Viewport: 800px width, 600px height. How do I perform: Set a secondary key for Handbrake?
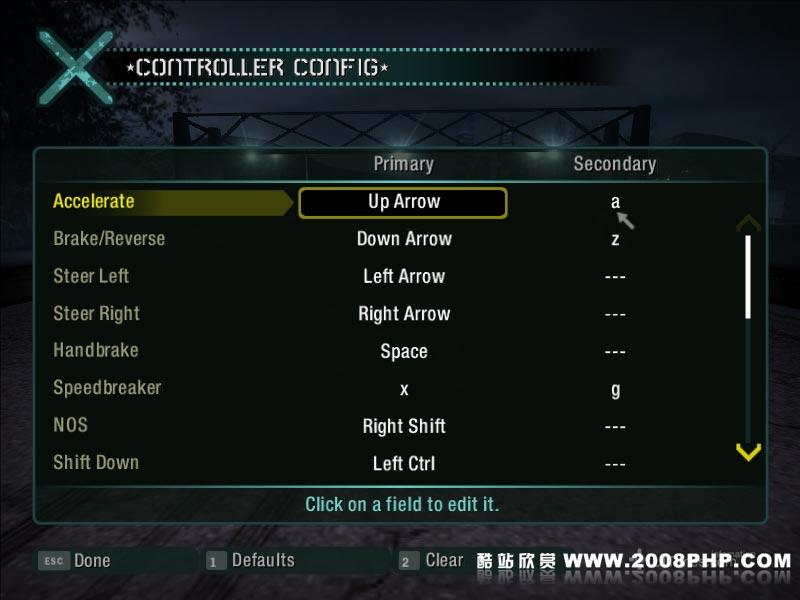coord(615,352)
